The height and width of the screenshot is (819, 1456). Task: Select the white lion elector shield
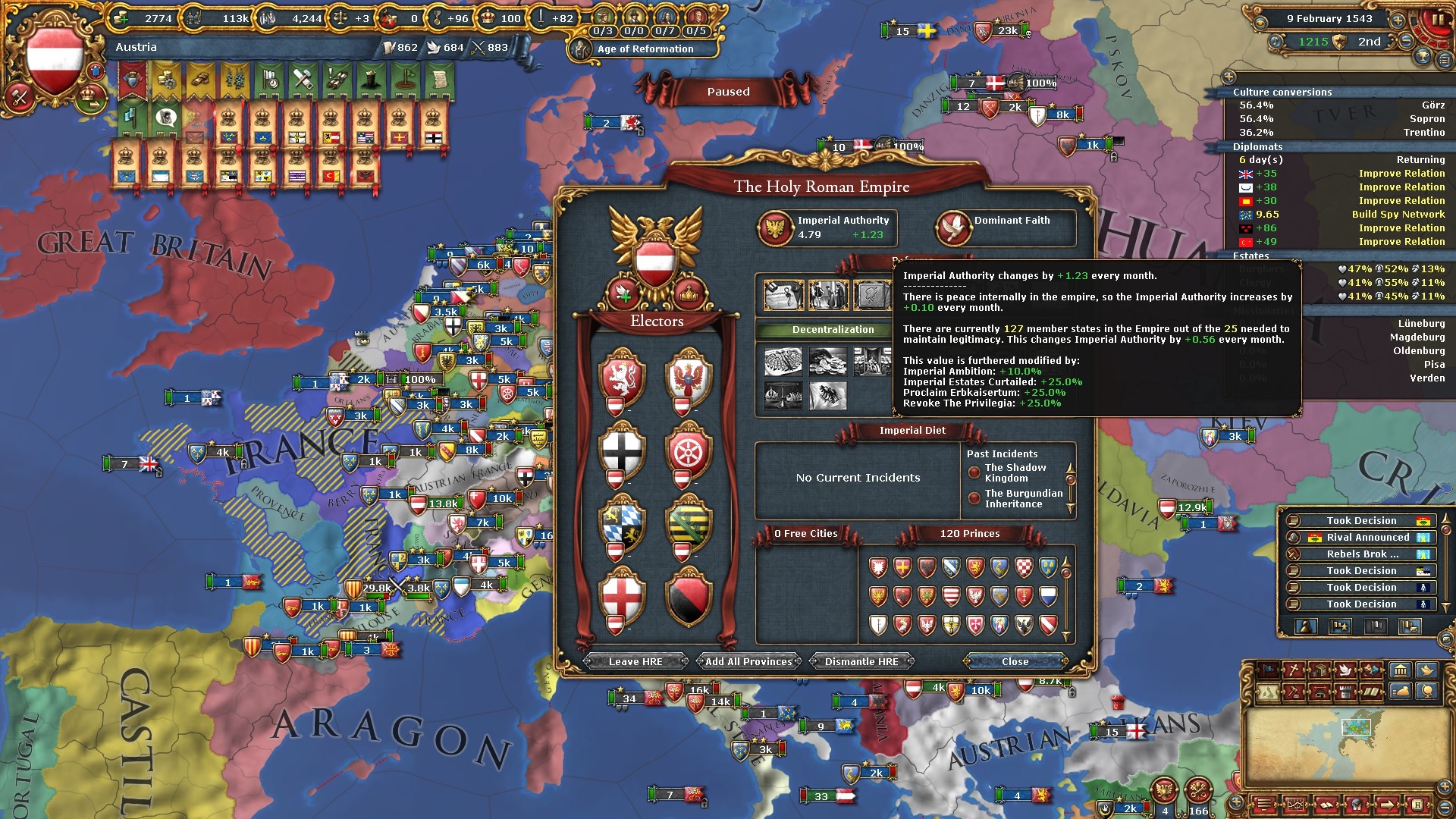622,378
